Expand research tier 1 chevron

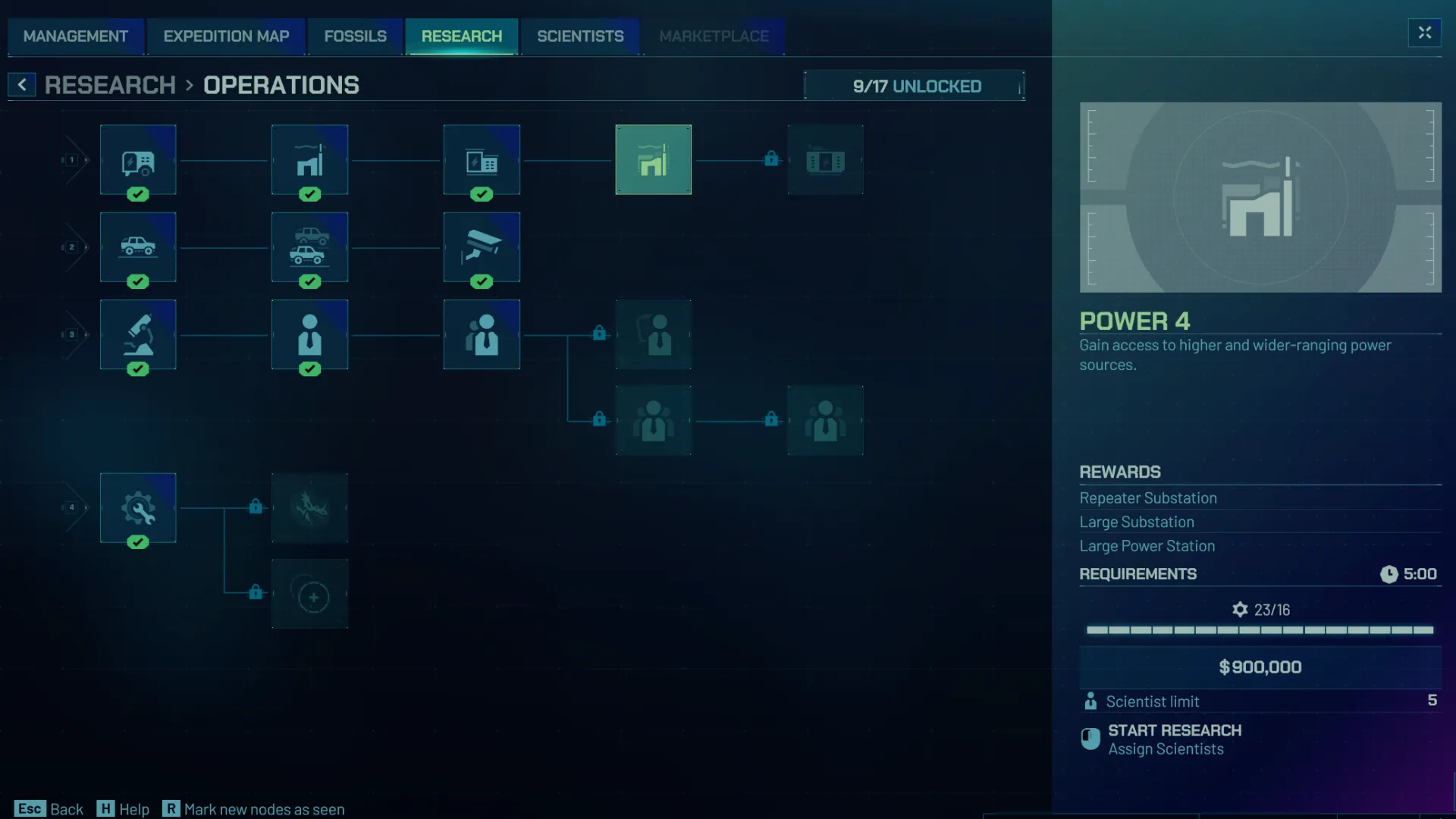72,160
